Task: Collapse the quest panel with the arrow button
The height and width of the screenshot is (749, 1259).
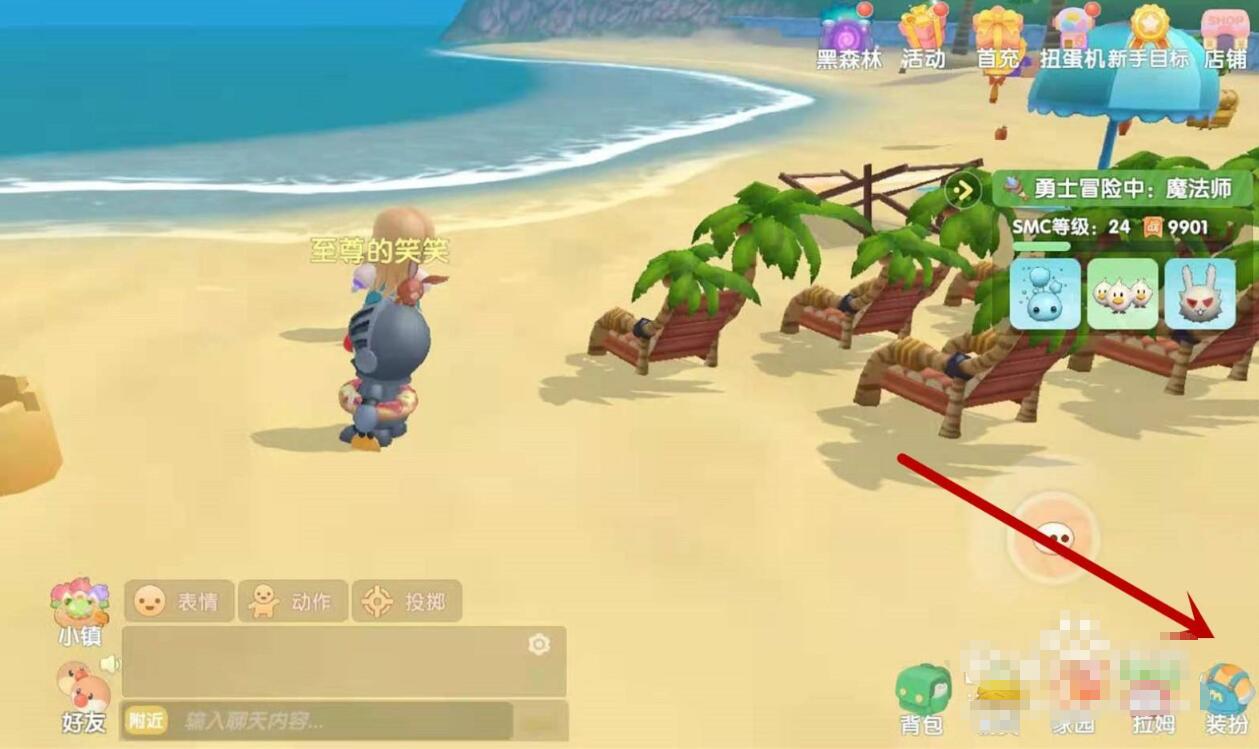Action: point(964,188)
